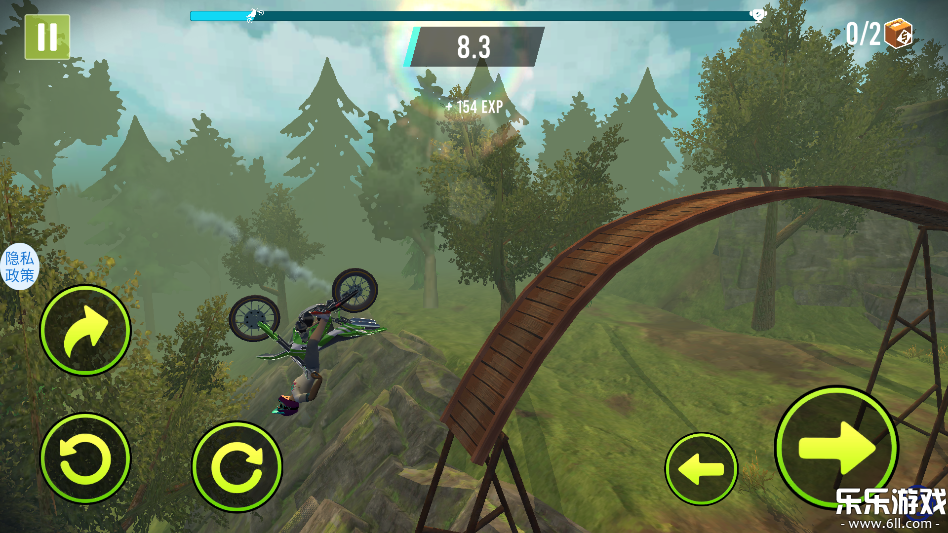Rotate the bike clockwise
The width and height of the screenshot is (948, 533).
[237, 467]
